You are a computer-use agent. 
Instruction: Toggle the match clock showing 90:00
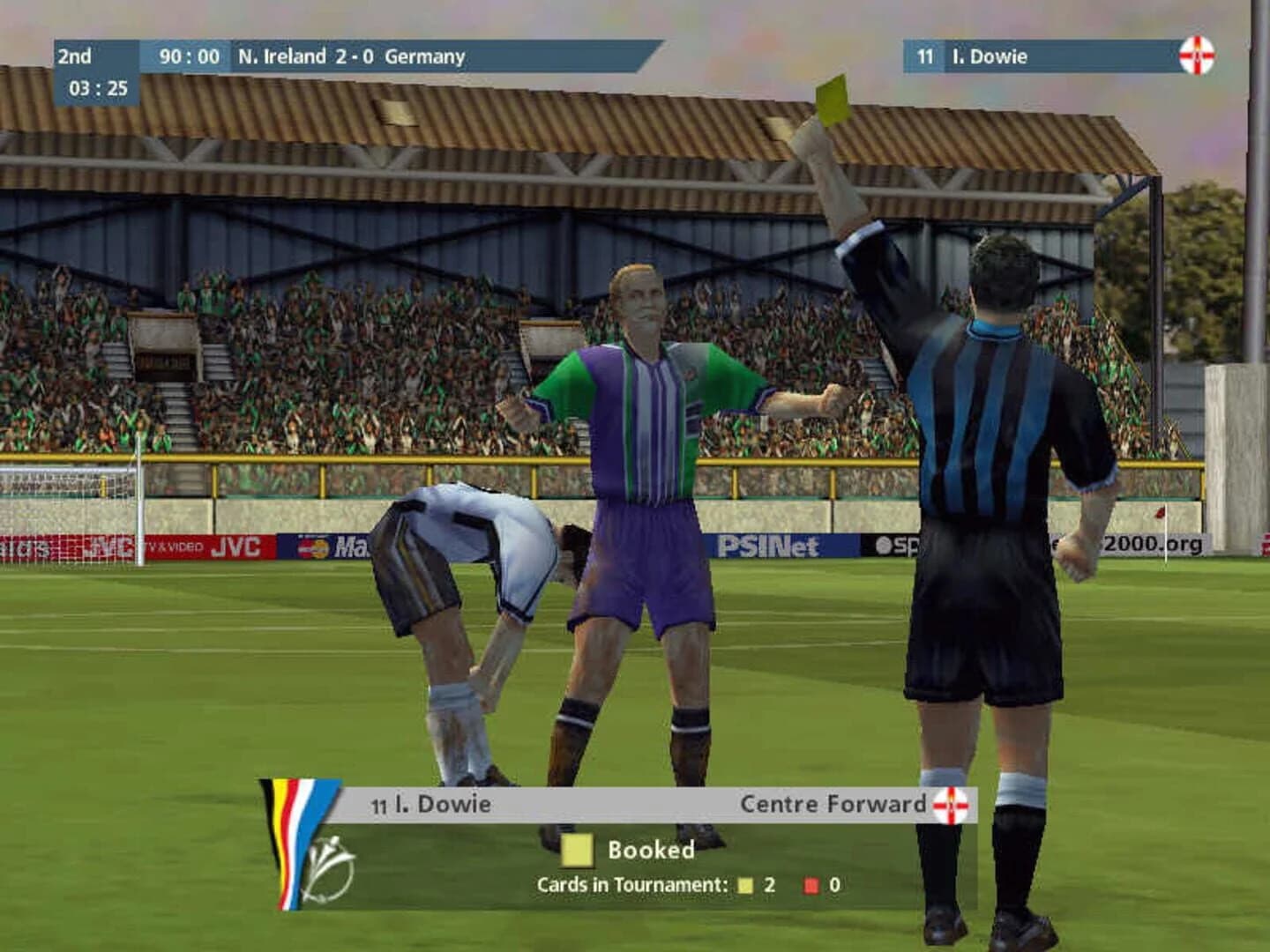pyautogui.click(x=189, y=56)
